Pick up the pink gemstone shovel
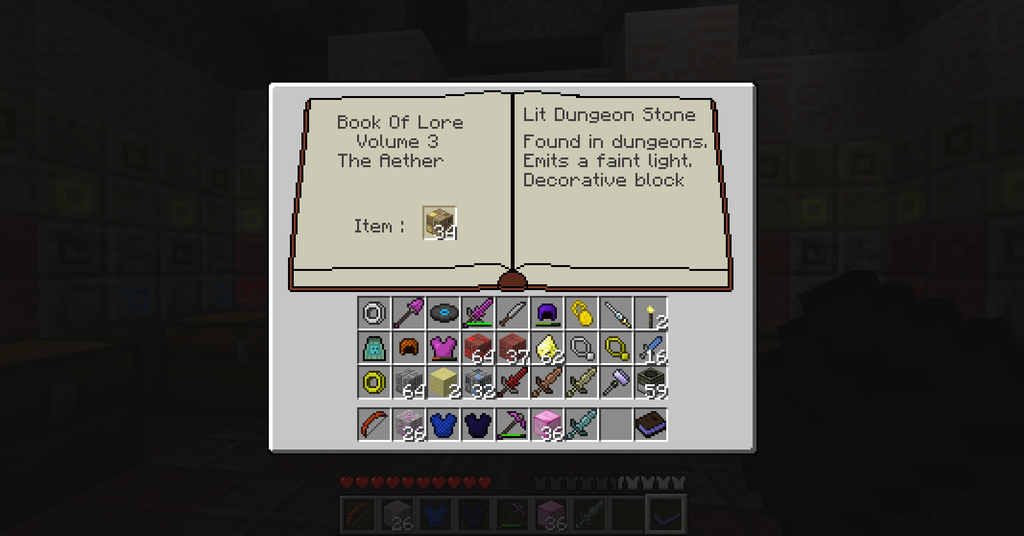This screenshot has height=536, width=1024. click(x=408, y=314)
